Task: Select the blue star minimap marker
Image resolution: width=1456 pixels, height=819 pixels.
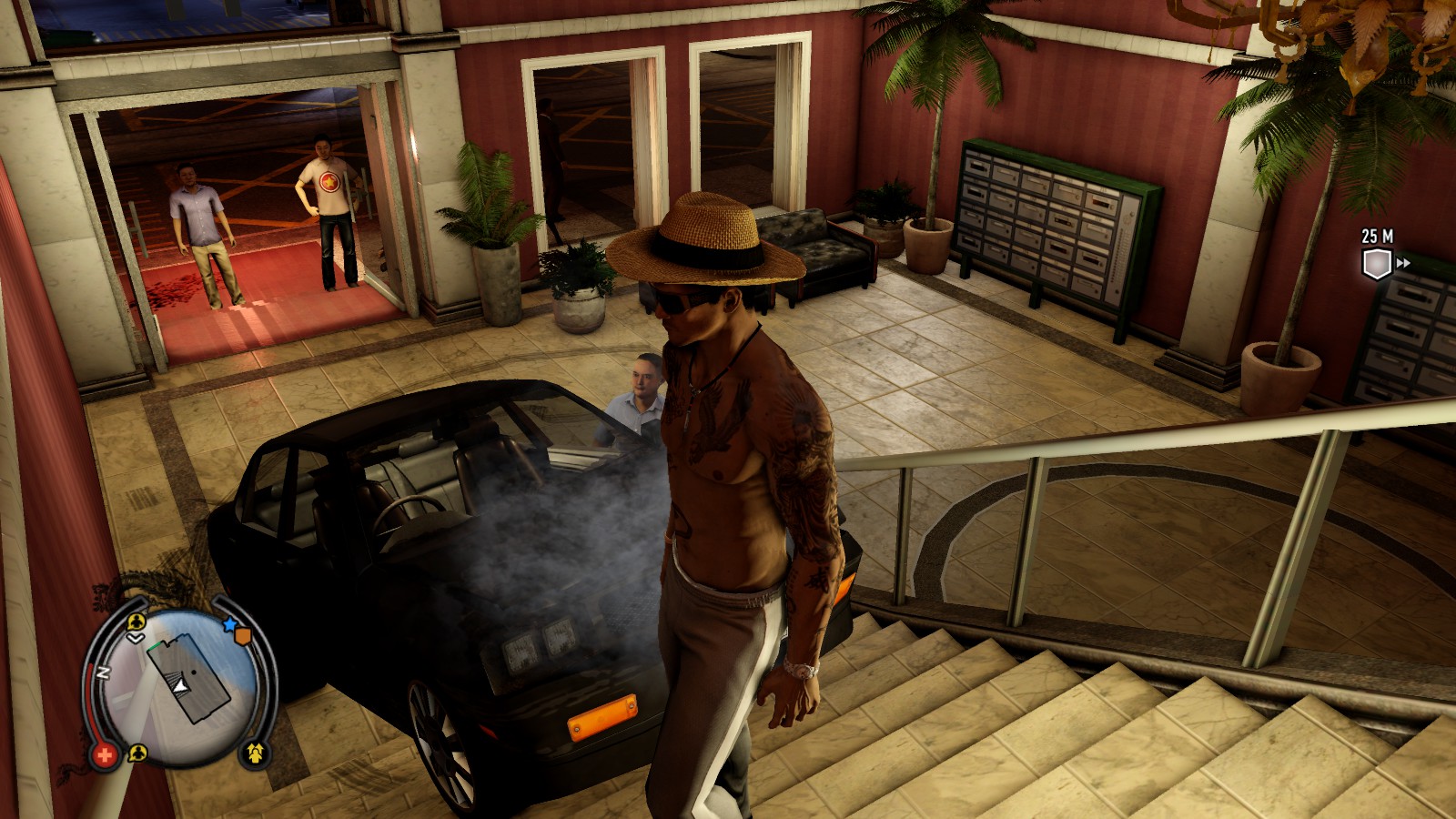Action: pyautogui.click(x=230, y=625)
